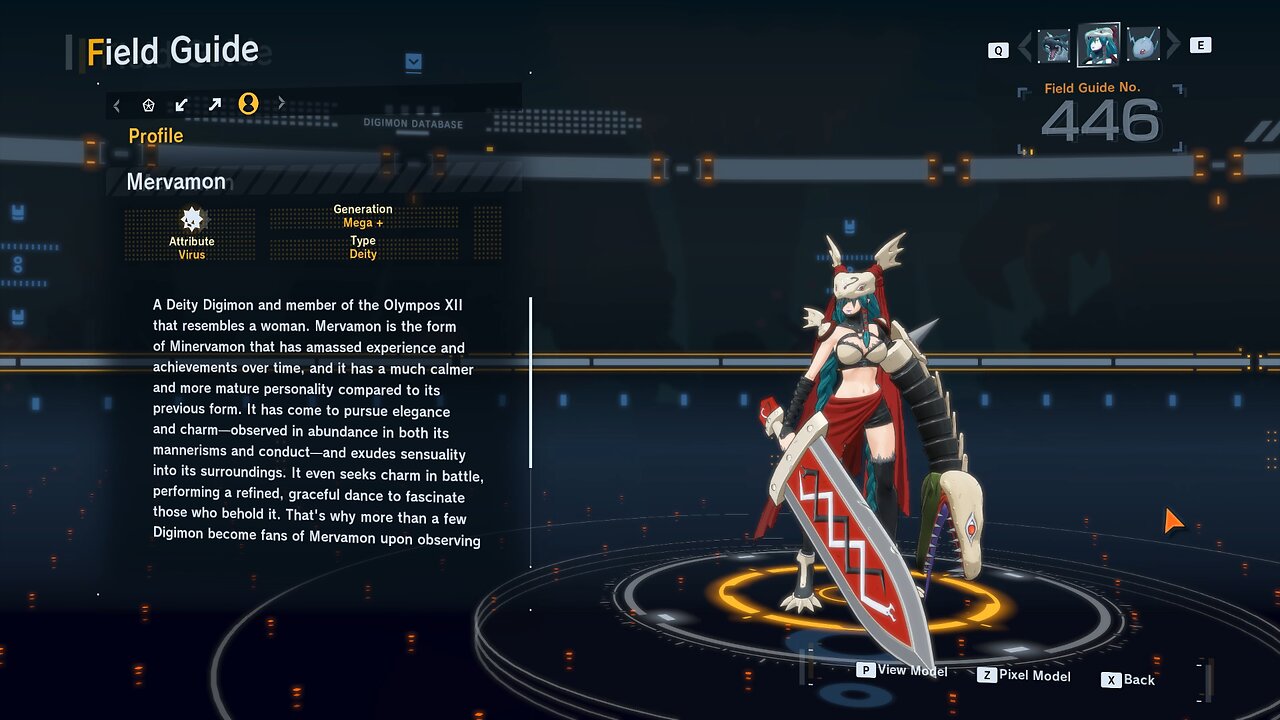Go Back from the Field Guide

click(x=1128, y=680)
